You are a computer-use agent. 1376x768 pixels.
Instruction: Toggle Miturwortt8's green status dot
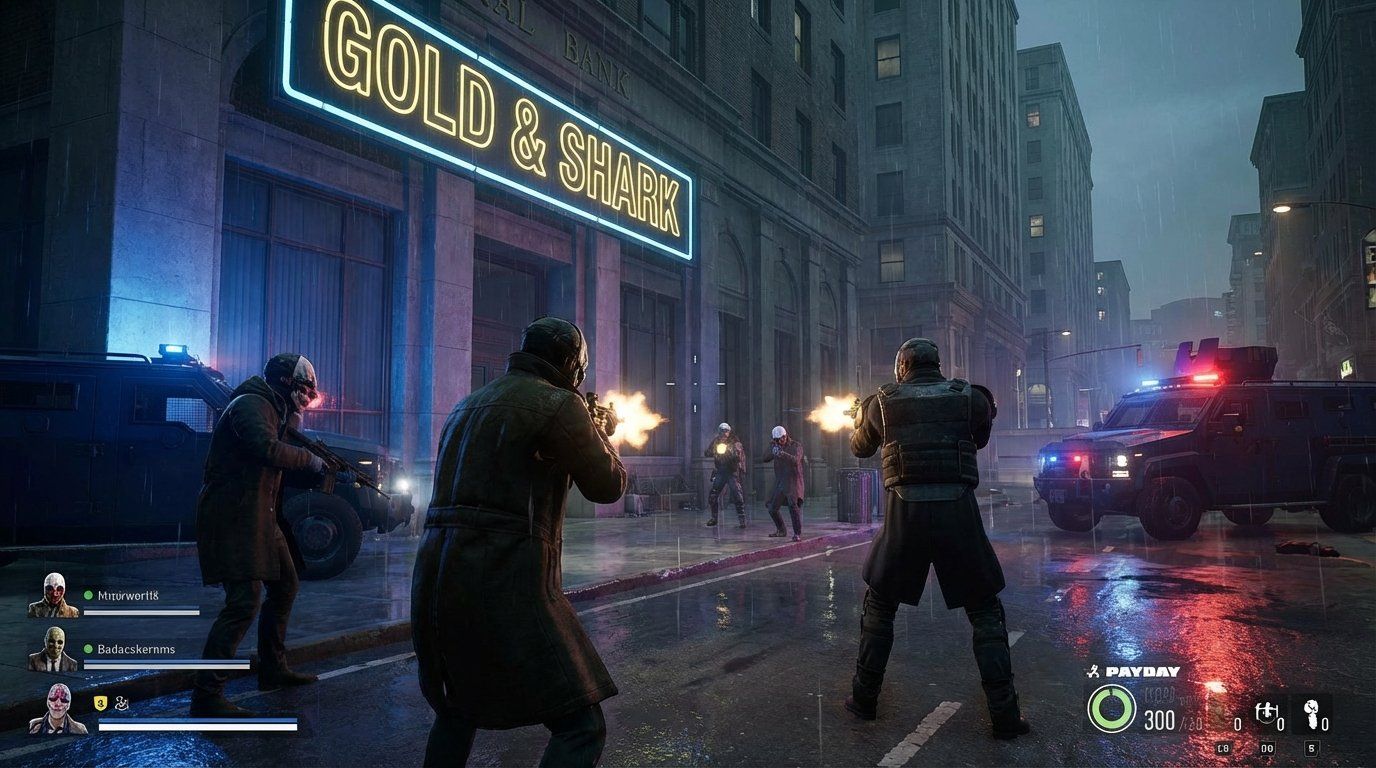[x=88, y=595]
